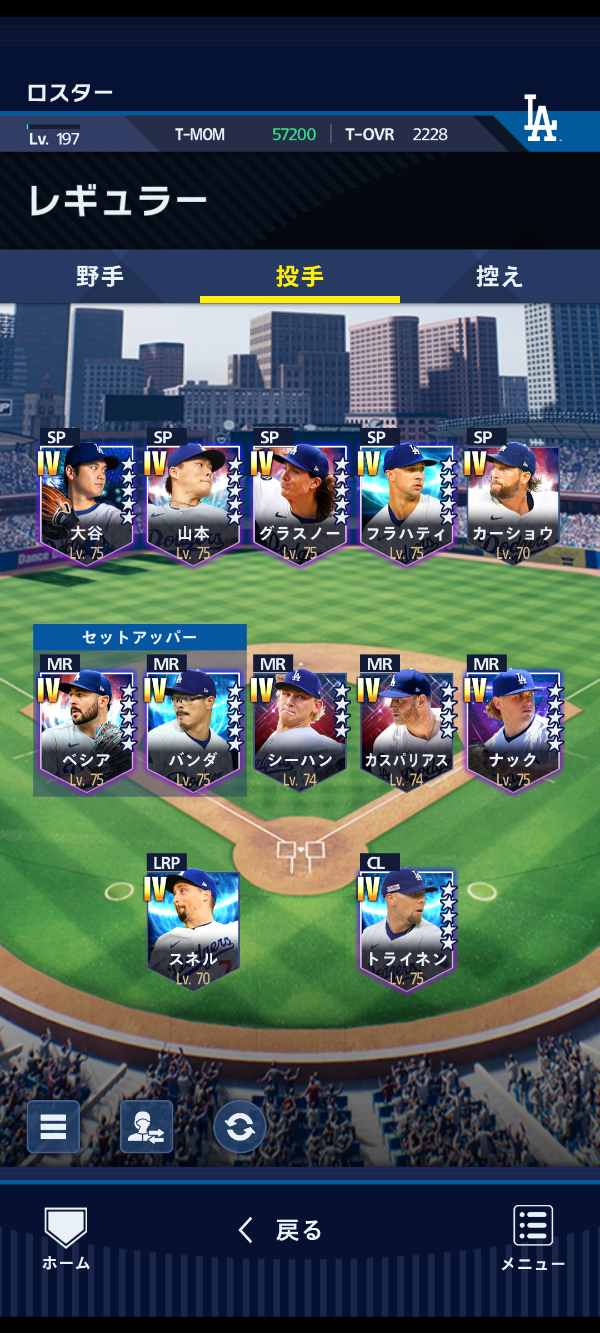
Task: Click the player swap icon button
Action: click(146, 1127)
